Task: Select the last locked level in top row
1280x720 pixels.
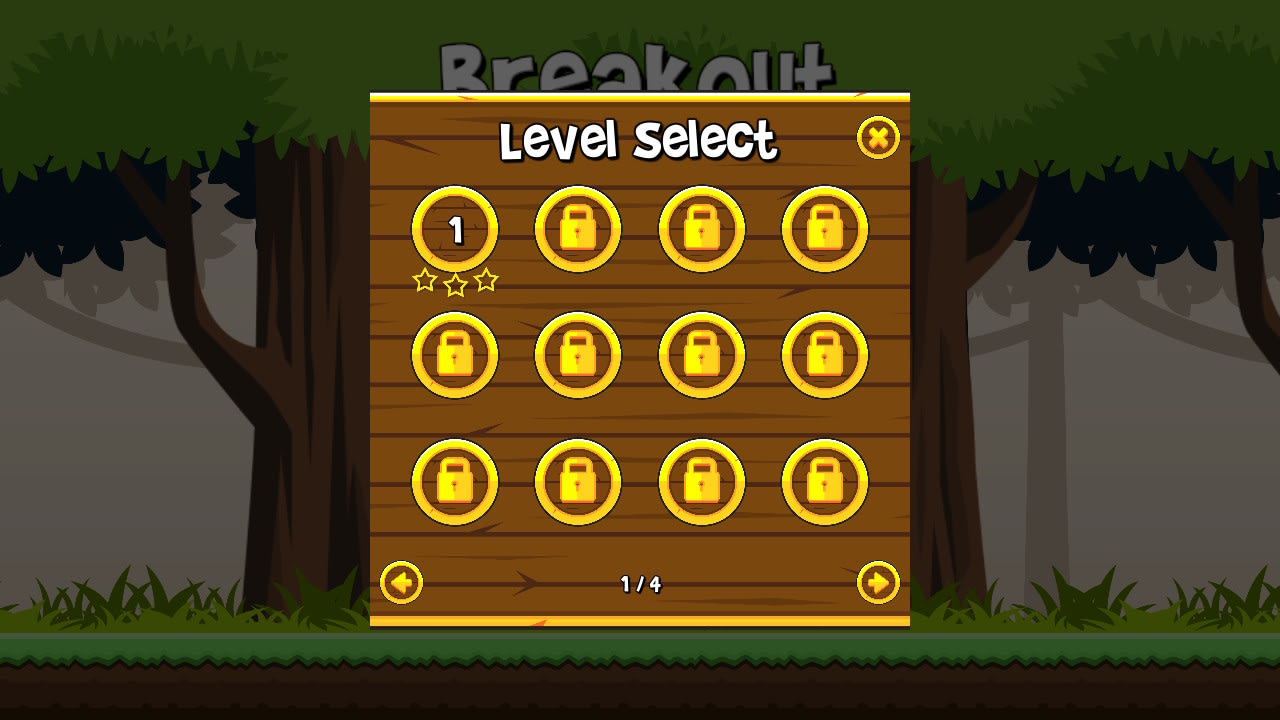Action: (827, 228)
